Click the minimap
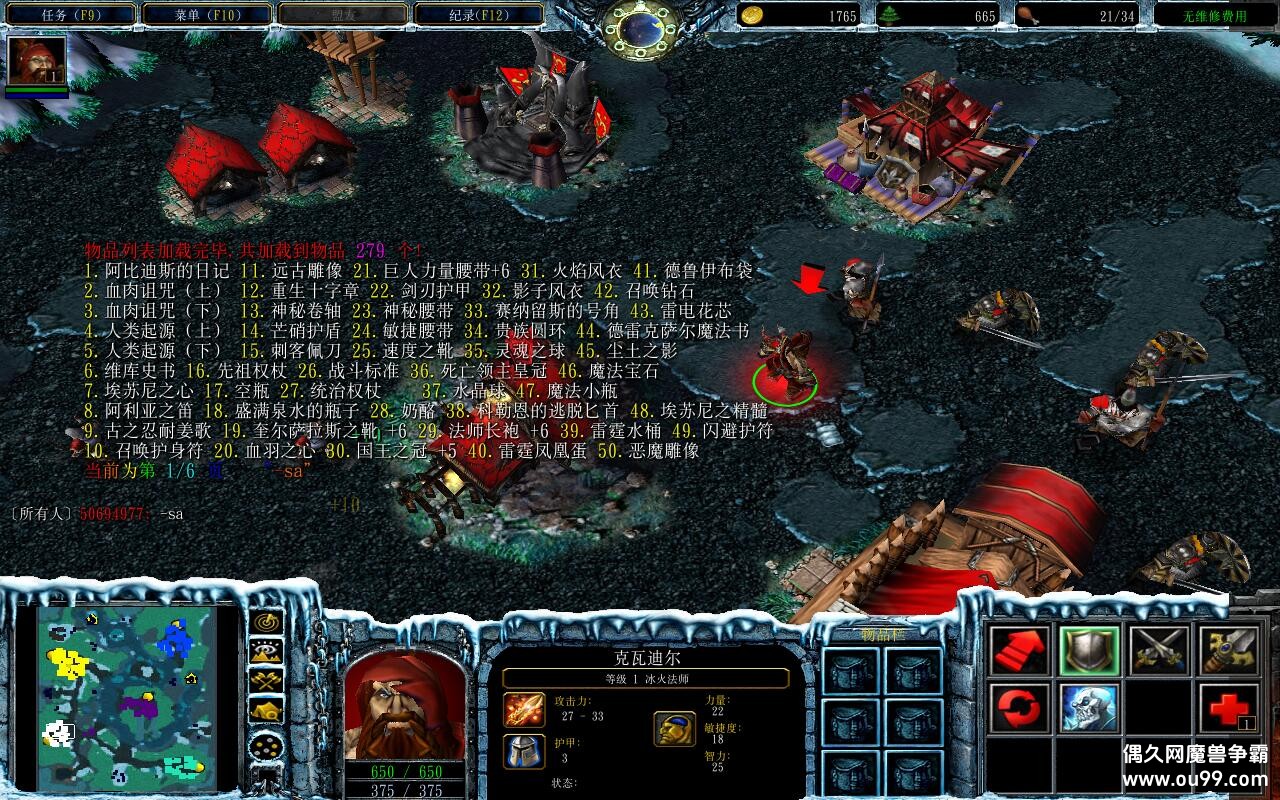 coord(126,695)
